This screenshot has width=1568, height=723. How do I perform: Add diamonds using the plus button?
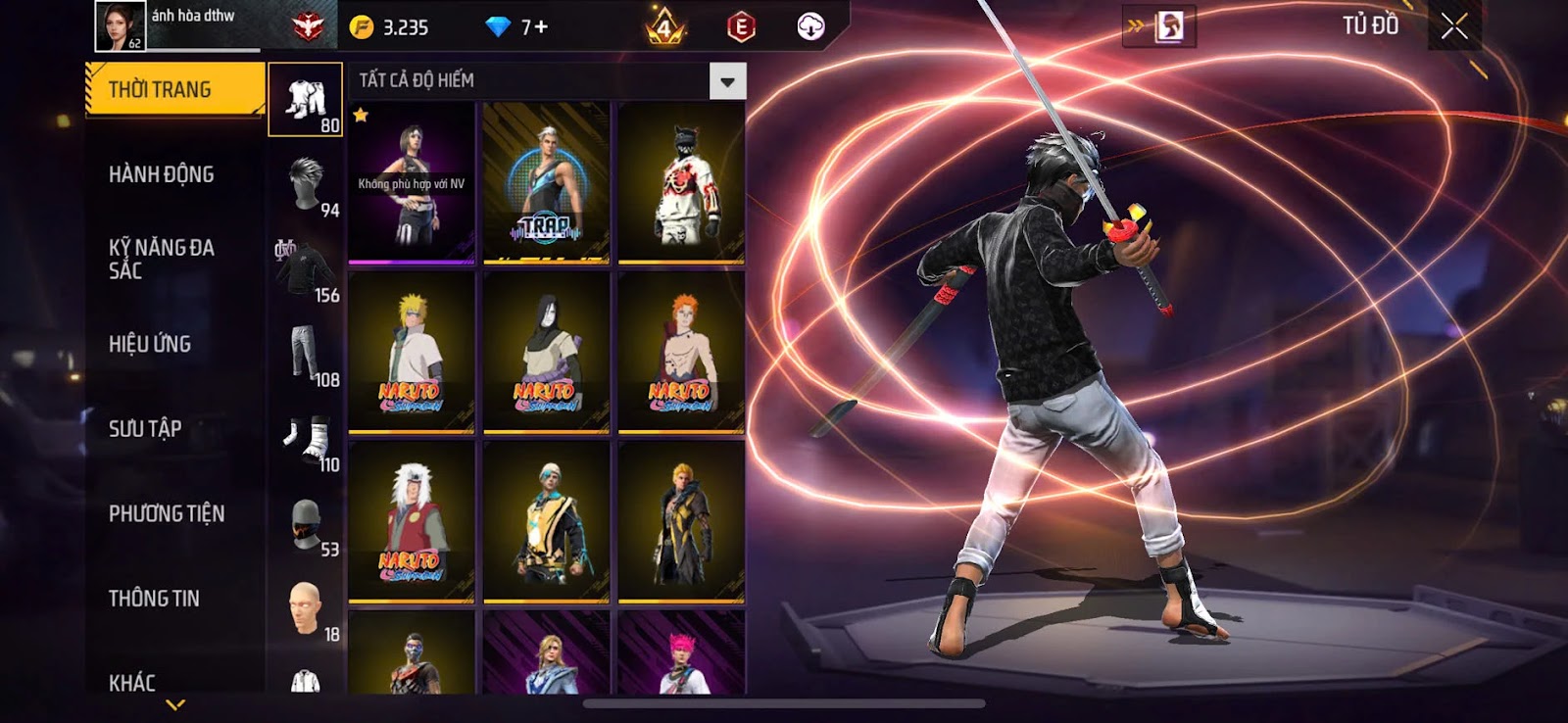[541, 27]
